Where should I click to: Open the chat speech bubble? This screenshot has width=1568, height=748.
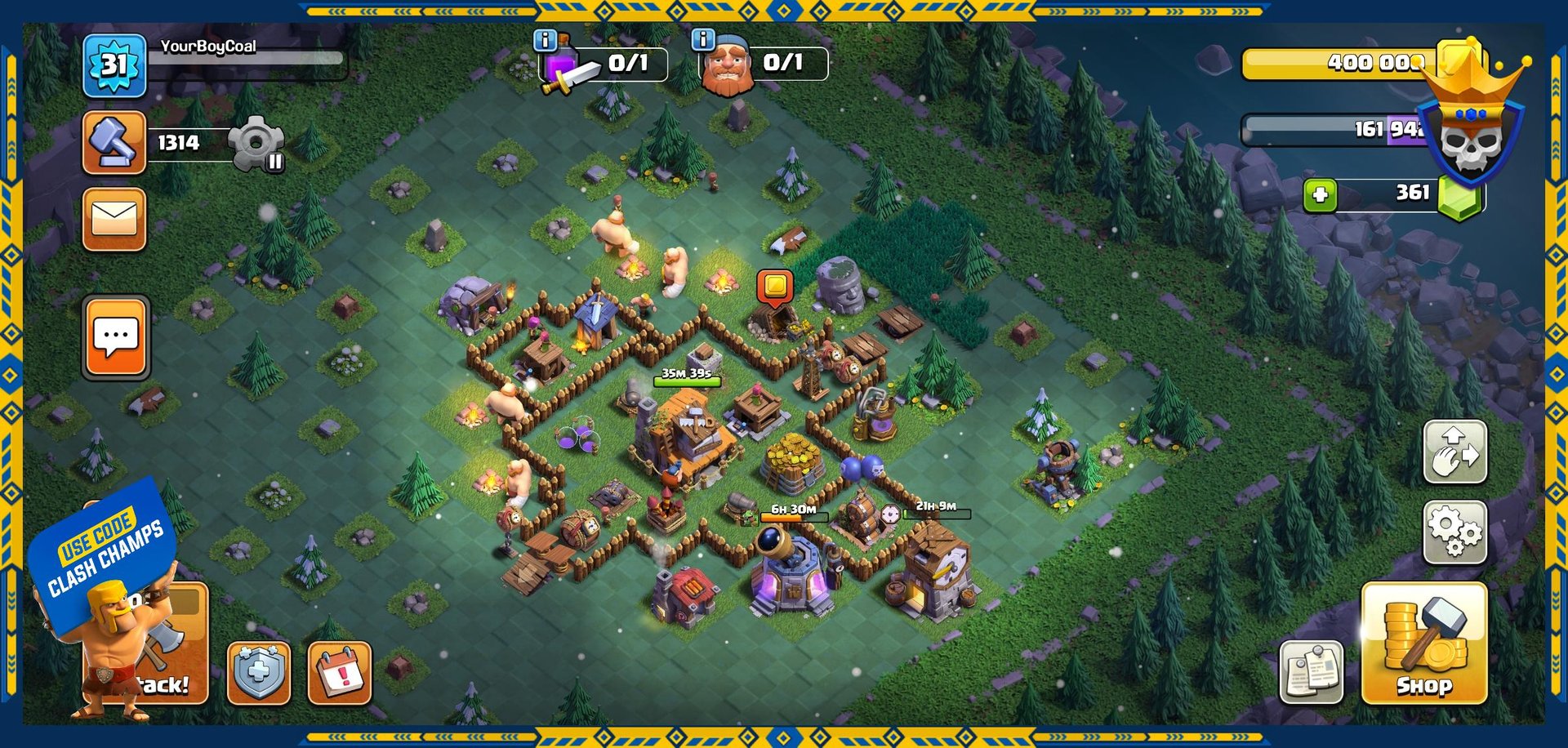point(116,337)
